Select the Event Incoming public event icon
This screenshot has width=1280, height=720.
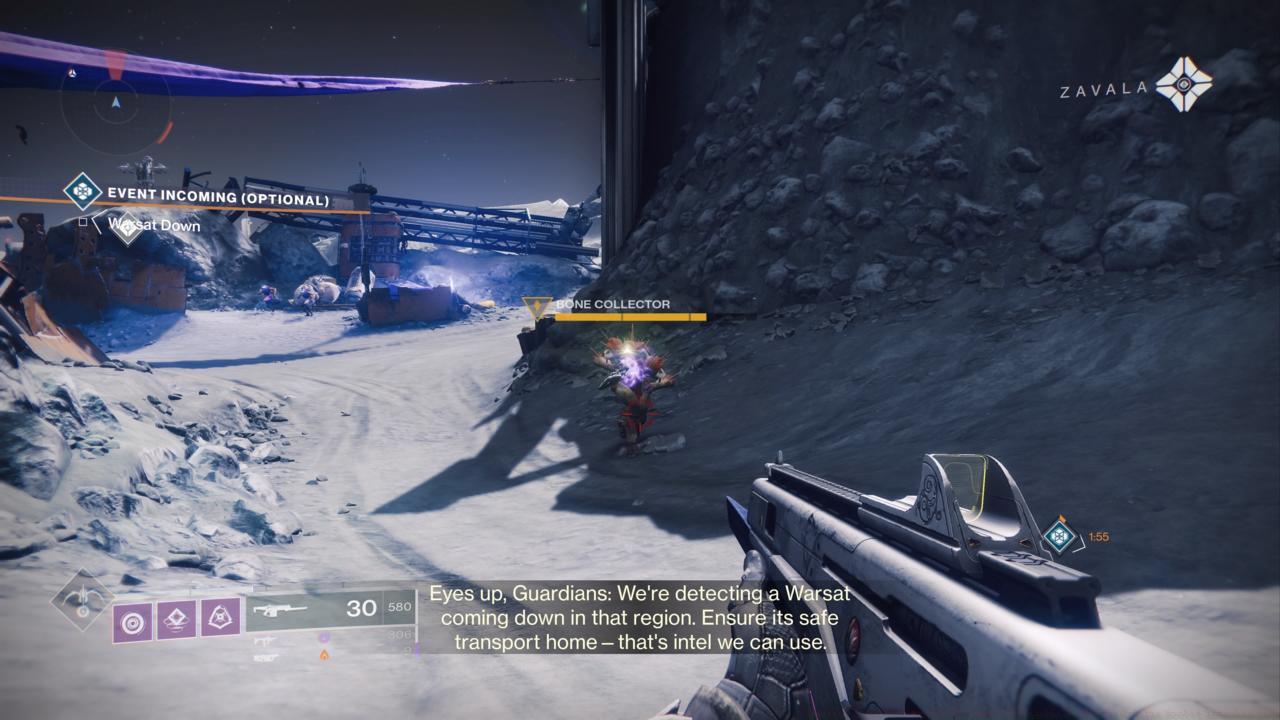82,191
